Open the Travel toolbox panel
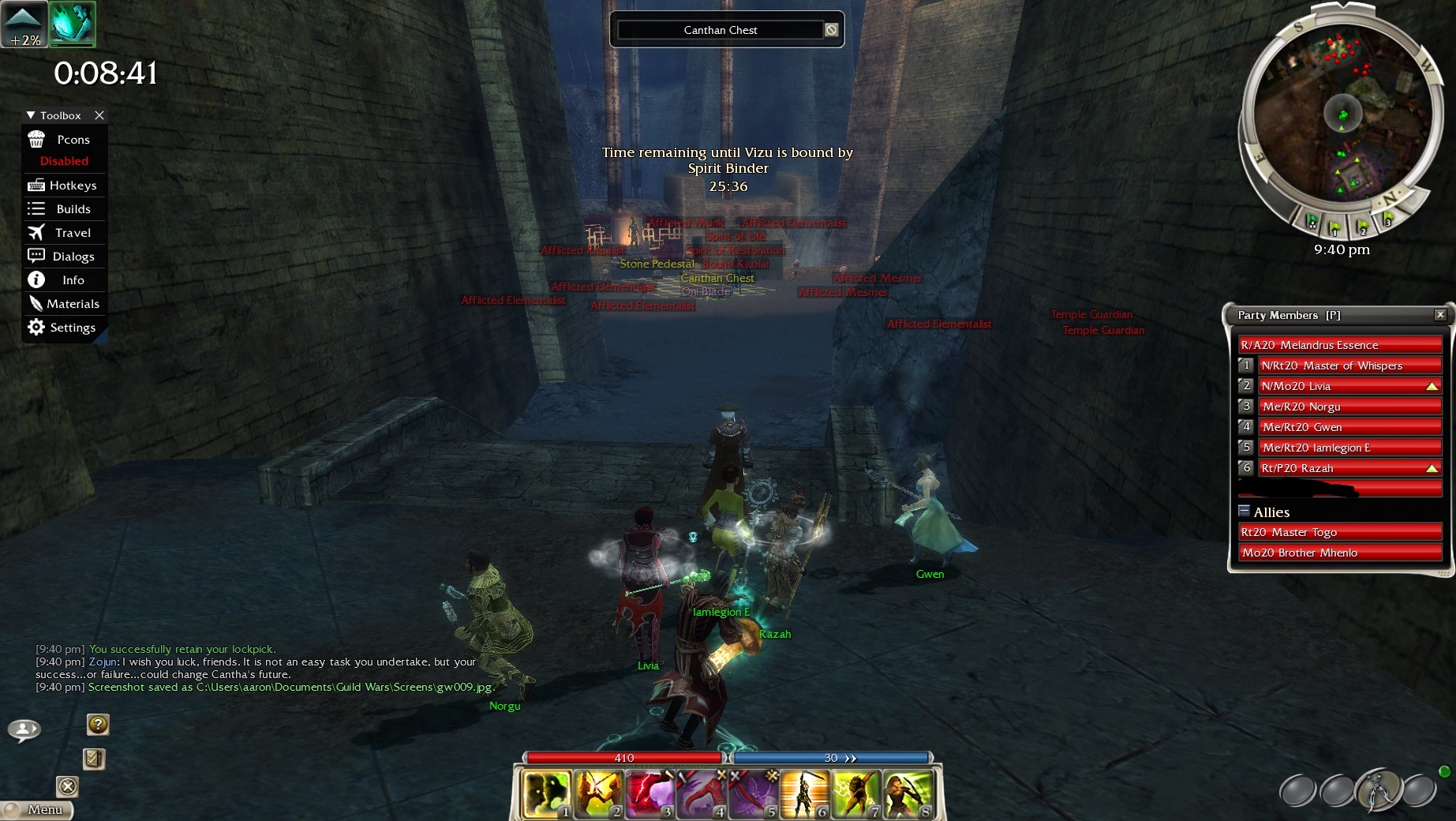This screenshot has height=821, width=1456. tap(64, 233)
